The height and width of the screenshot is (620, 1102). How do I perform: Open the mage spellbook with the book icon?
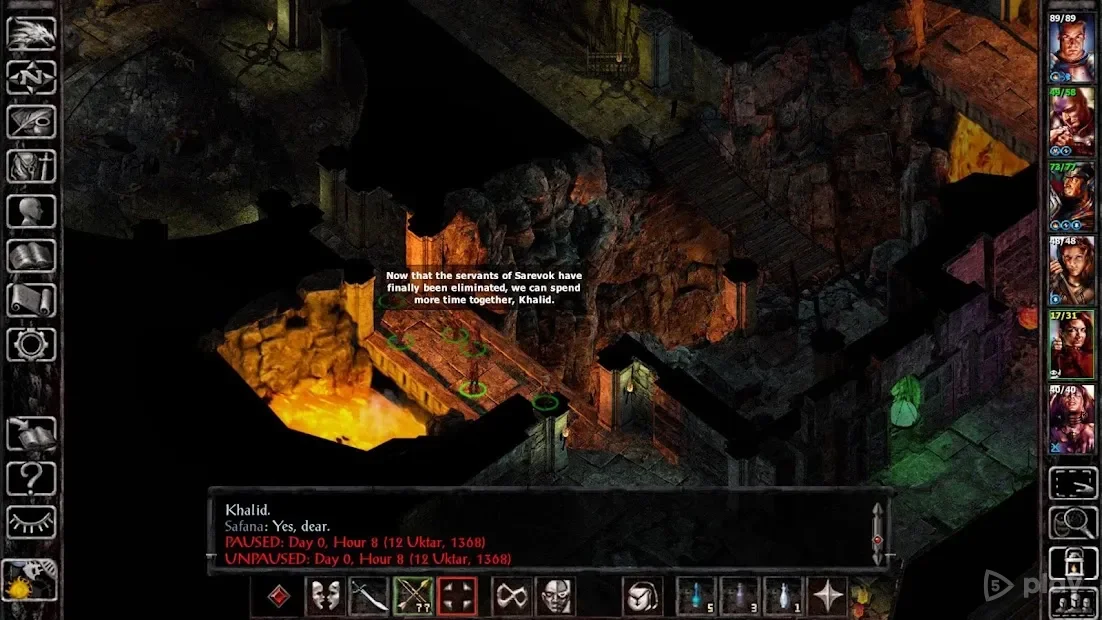click(31, 256)
